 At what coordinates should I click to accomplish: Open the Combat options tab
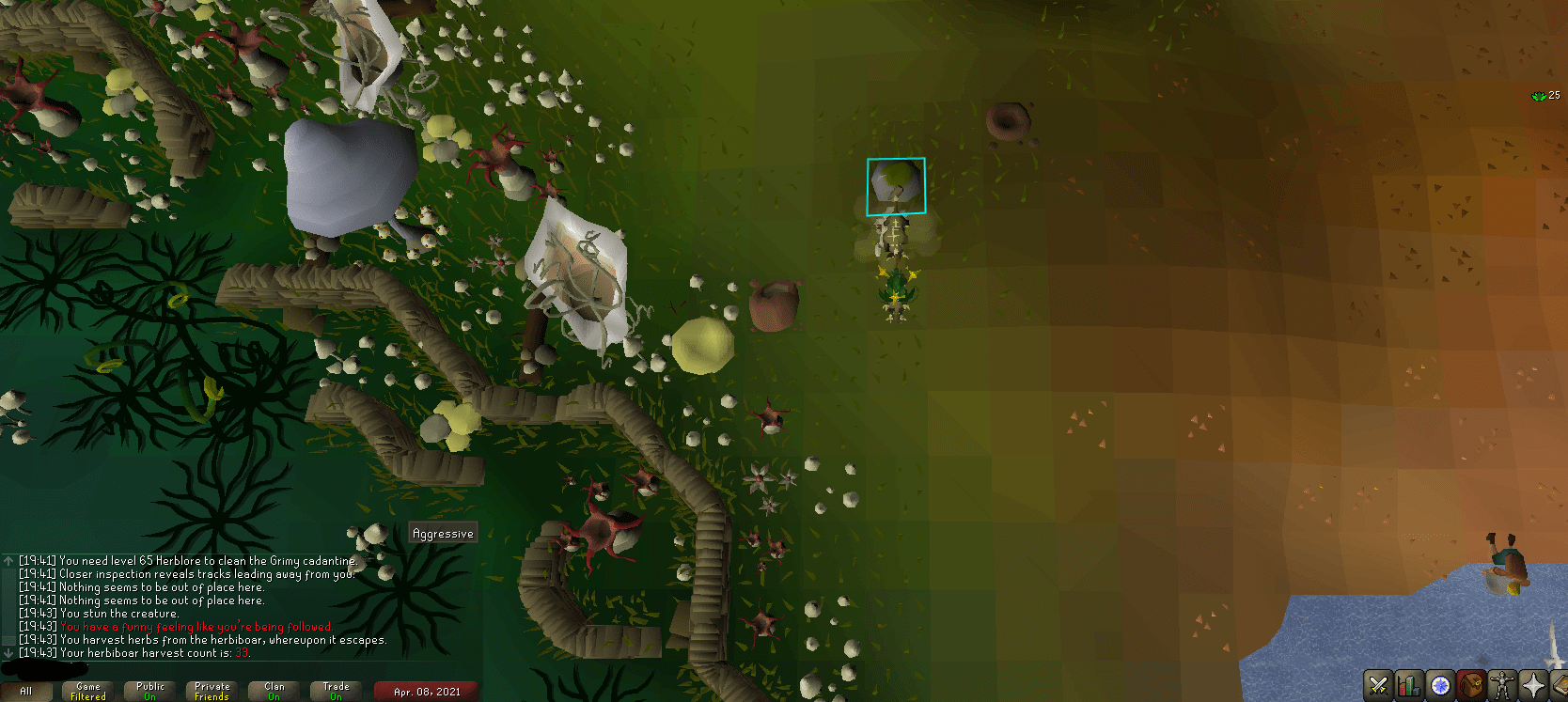(1377, 685)
